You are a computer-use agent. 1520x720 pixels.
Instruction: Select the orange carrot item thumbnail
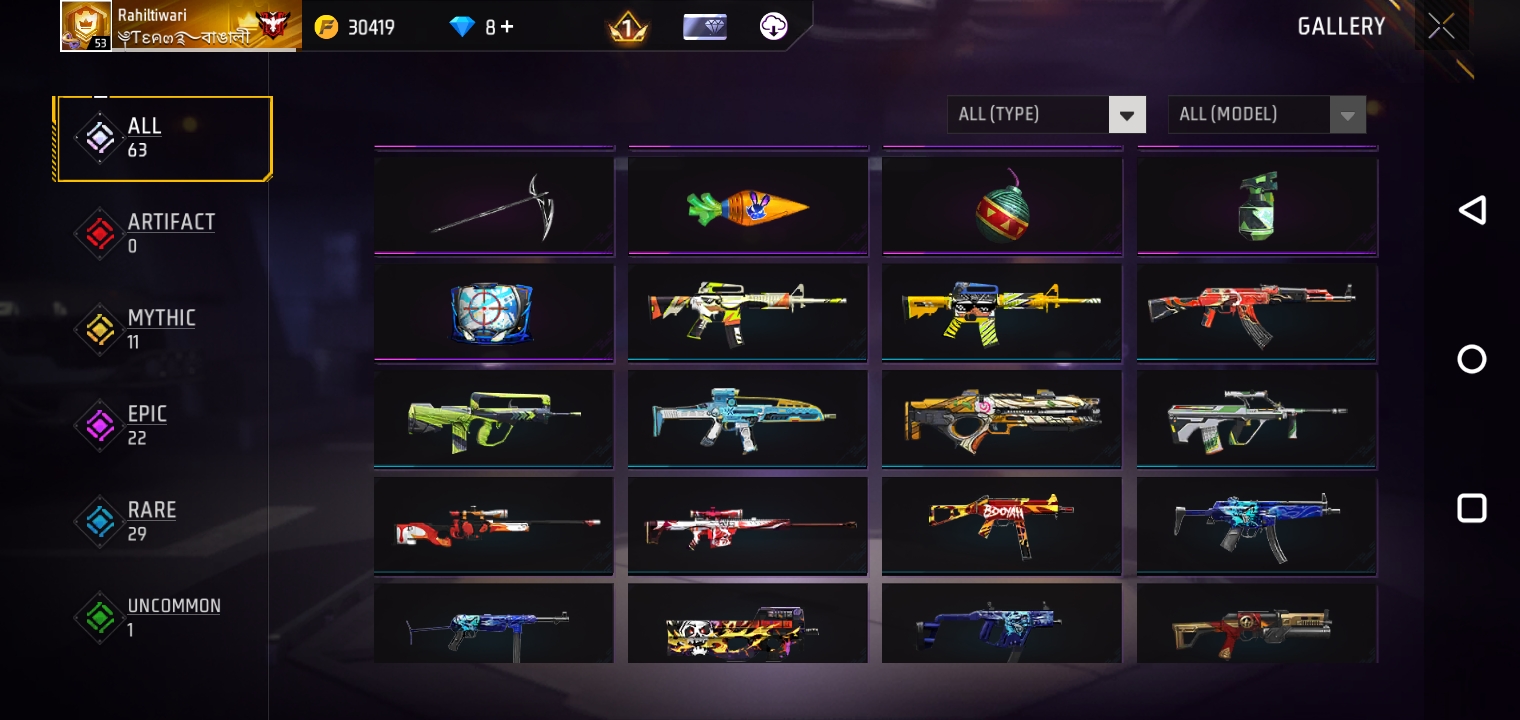click(x=748, y=206)
